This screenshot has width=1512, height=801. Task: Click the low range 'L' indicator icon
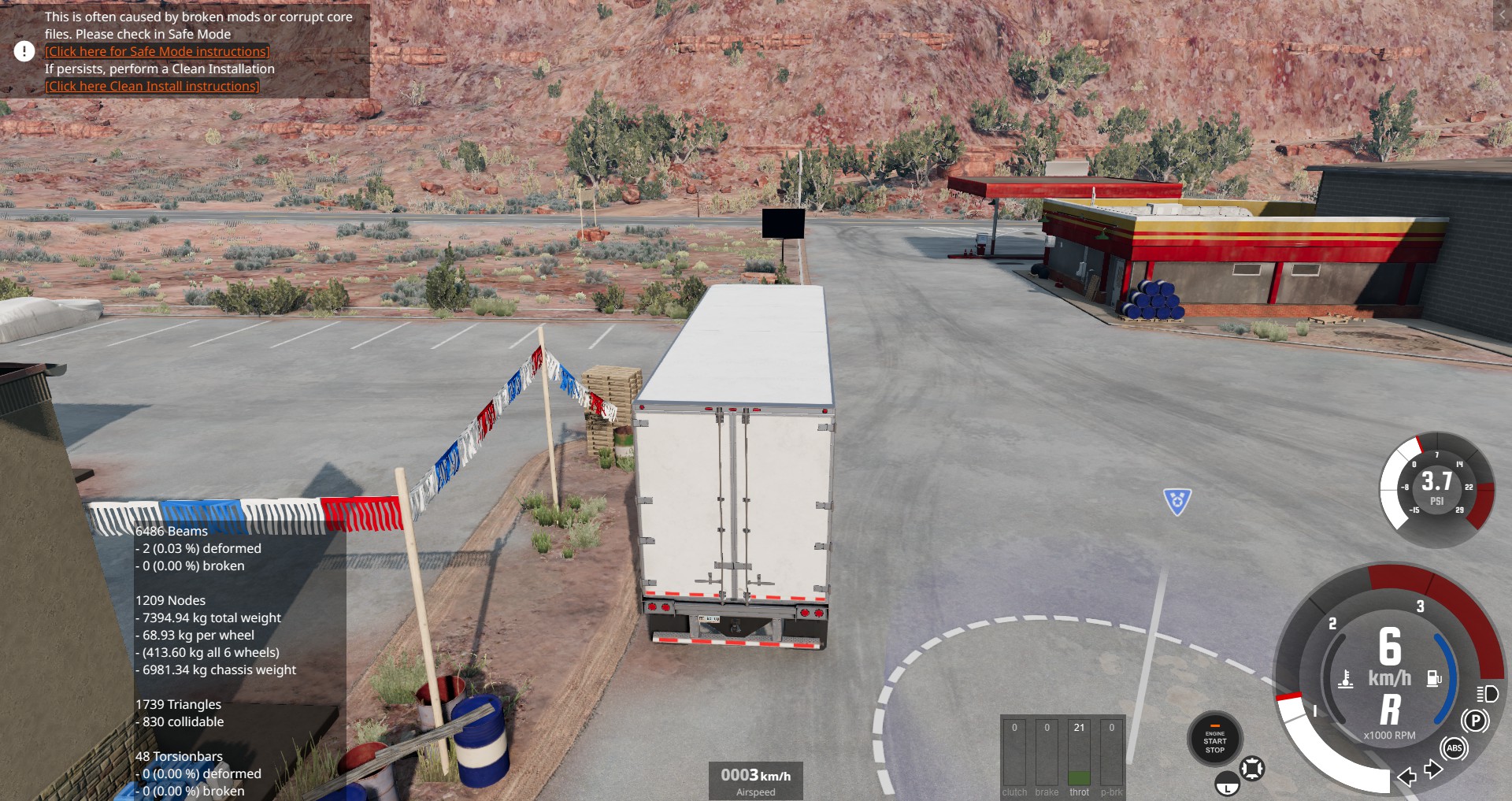(x=1227, y=785)
